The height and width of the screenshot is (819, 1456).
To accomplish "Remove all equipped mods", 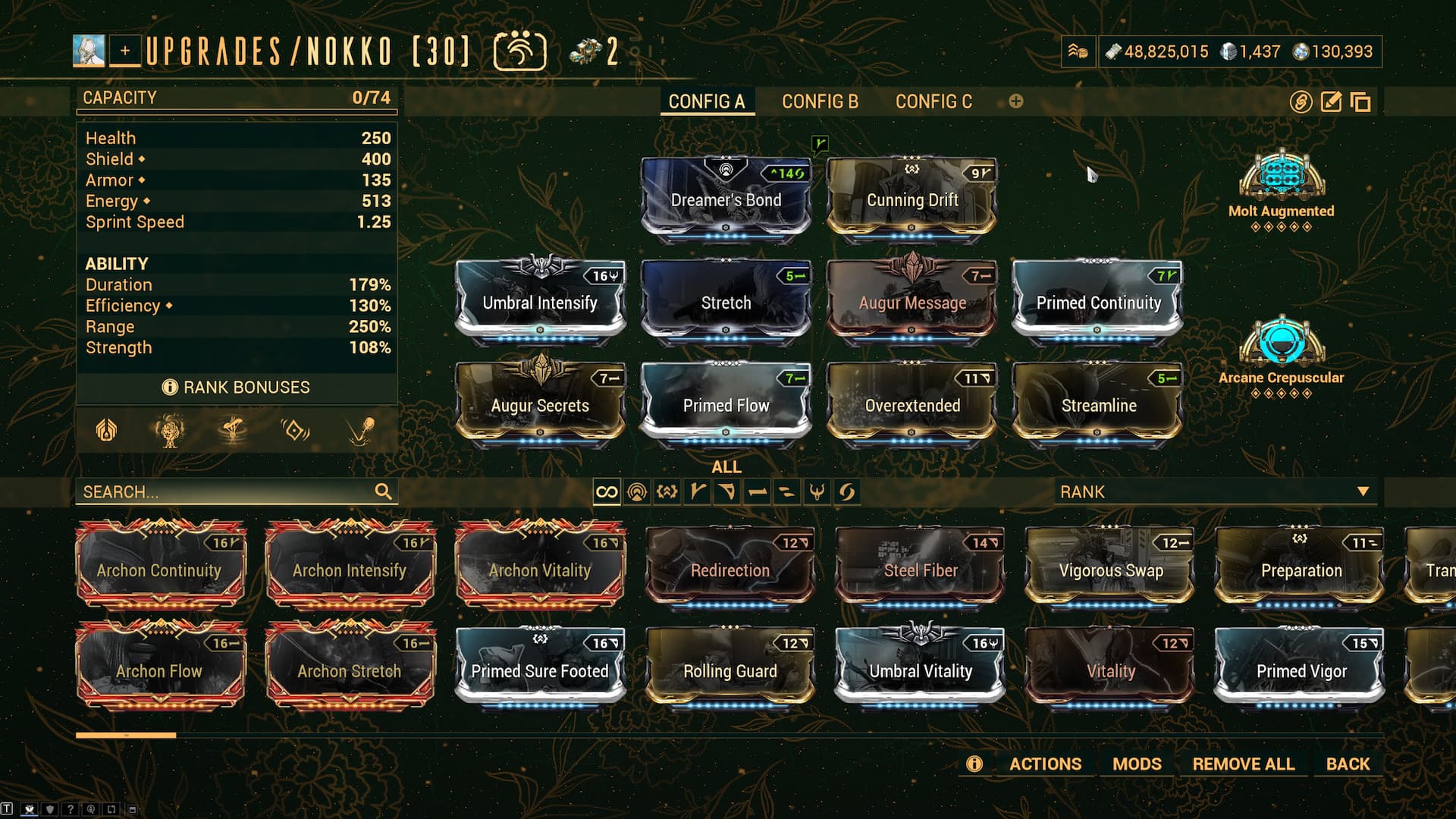I will coord(1243,764).
